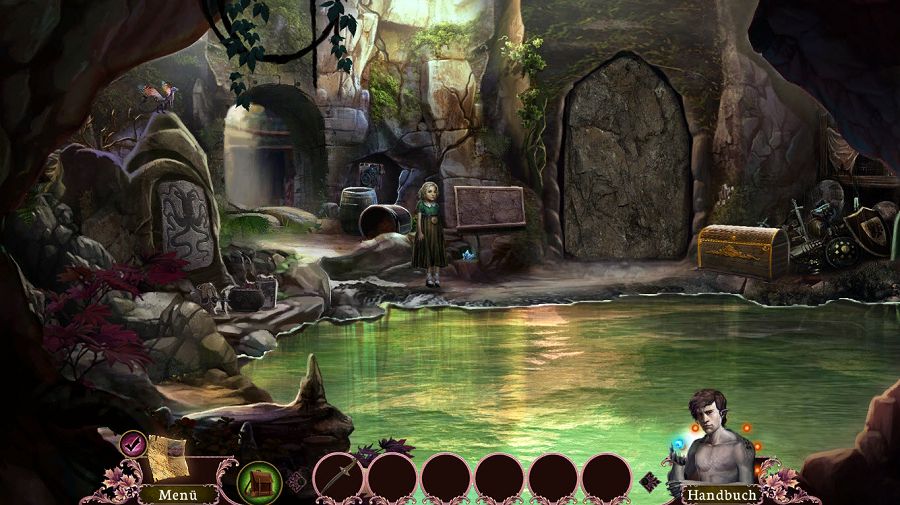The image size is (900, 505).
Task: View the parchment map above Menü
Action: tap(167, 457)
